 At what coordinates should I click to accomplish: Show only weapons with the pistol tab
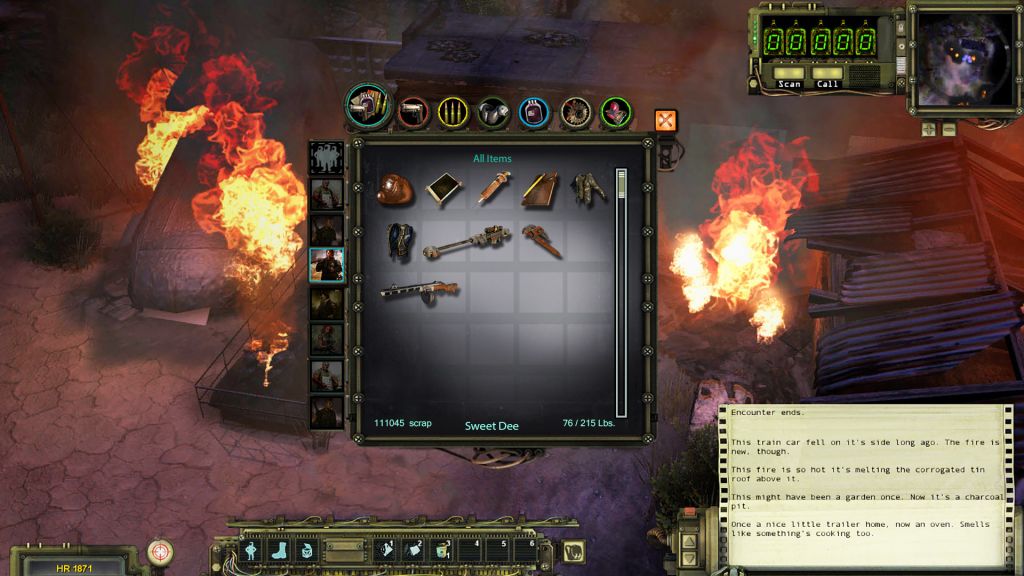(413, 112)
